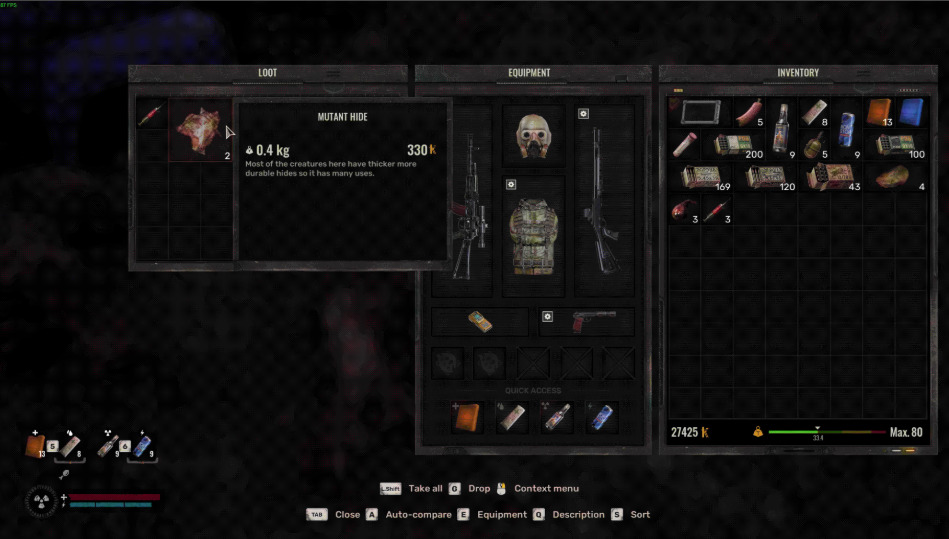This screenshot has width=949, height=539.
Task: Select the yellow detector device slot
Action: click(x=480, y=322)
